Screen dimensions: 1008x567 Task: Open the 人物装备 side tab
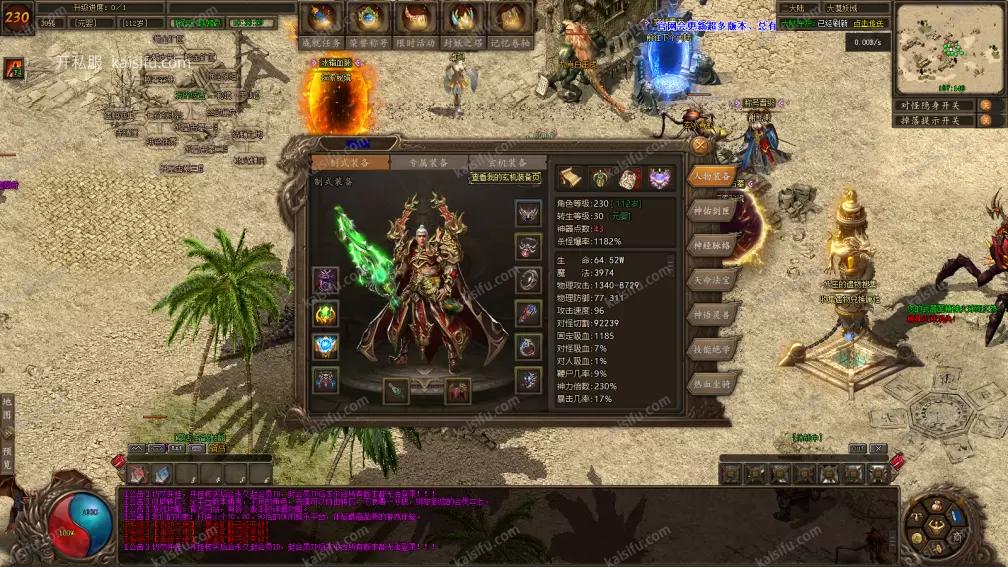[x=713, y=175]
